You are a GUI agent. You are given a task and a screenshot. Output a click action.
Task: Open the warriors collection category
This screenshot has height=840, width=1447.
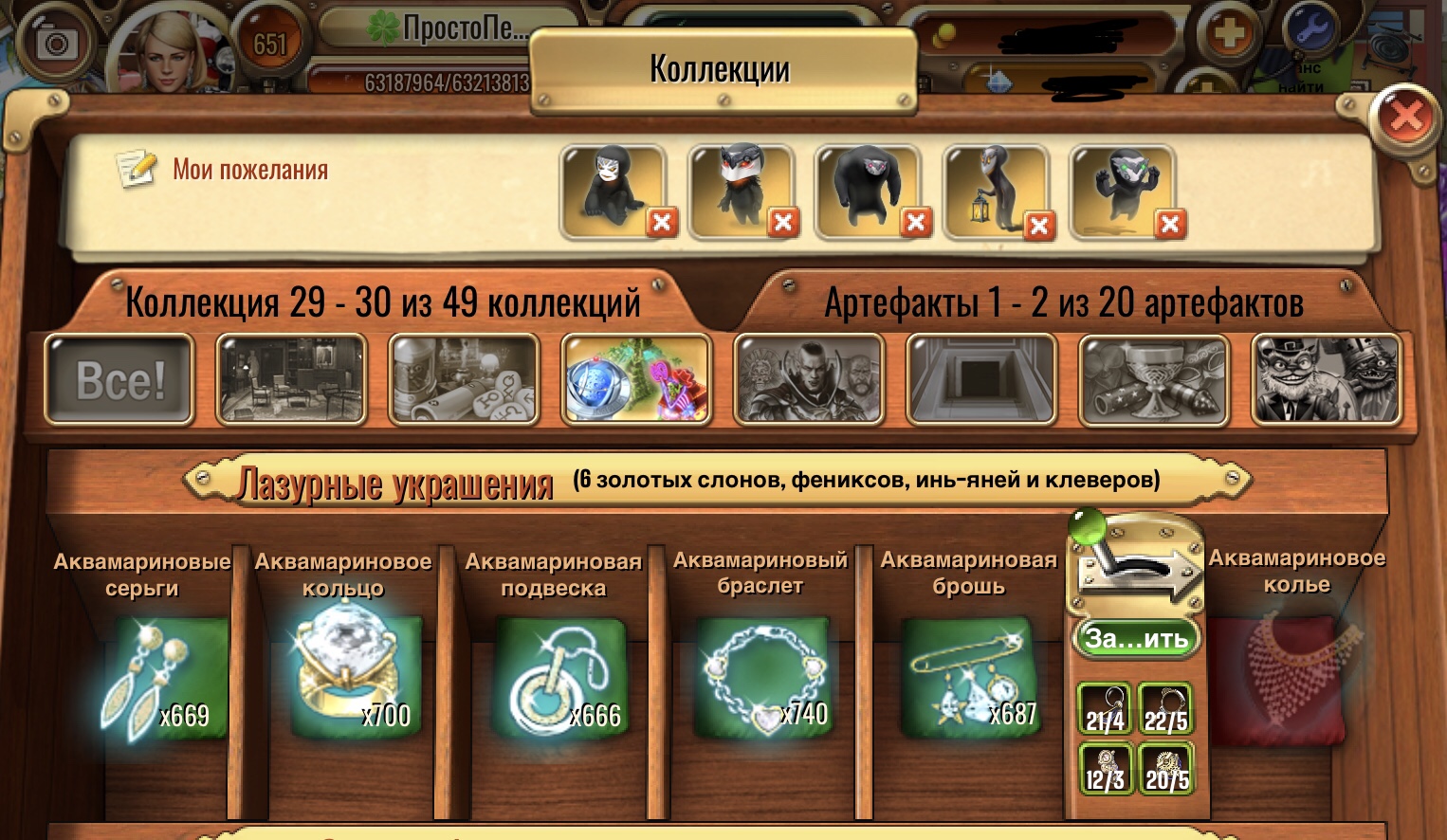[x=809, y=380]
